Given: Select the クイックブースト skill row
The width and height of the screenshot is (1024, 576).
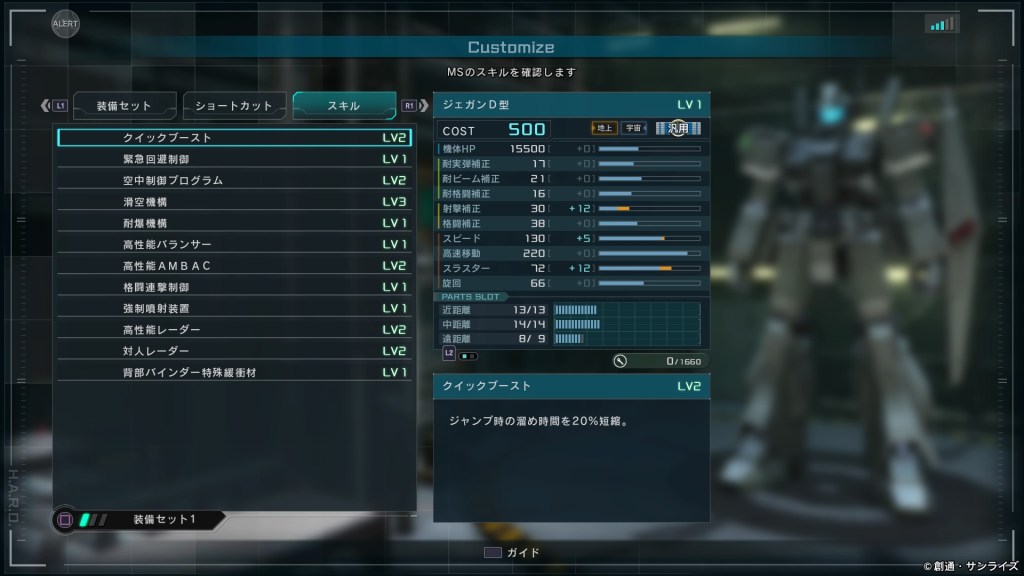Looking at the screenshot, I should pos(235,138).
